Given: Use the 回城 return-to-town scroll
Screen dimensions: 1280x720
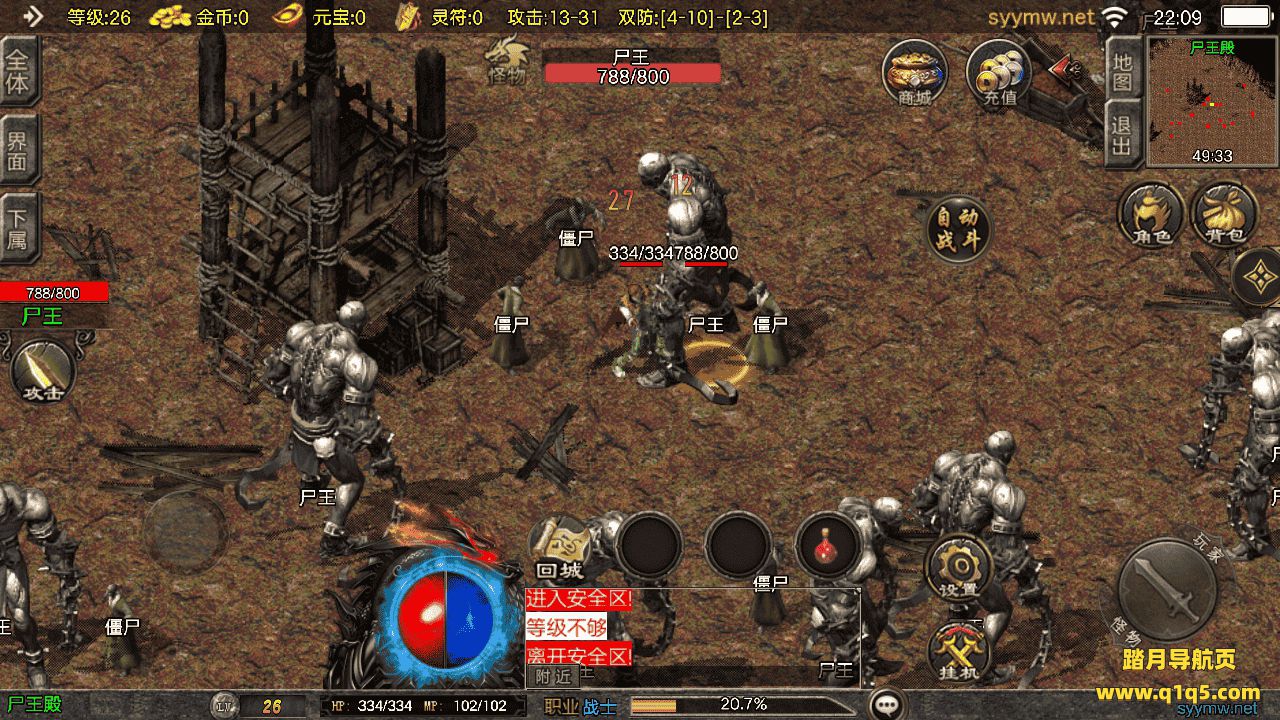Looking at the screenshot, I should coord(561,547).
